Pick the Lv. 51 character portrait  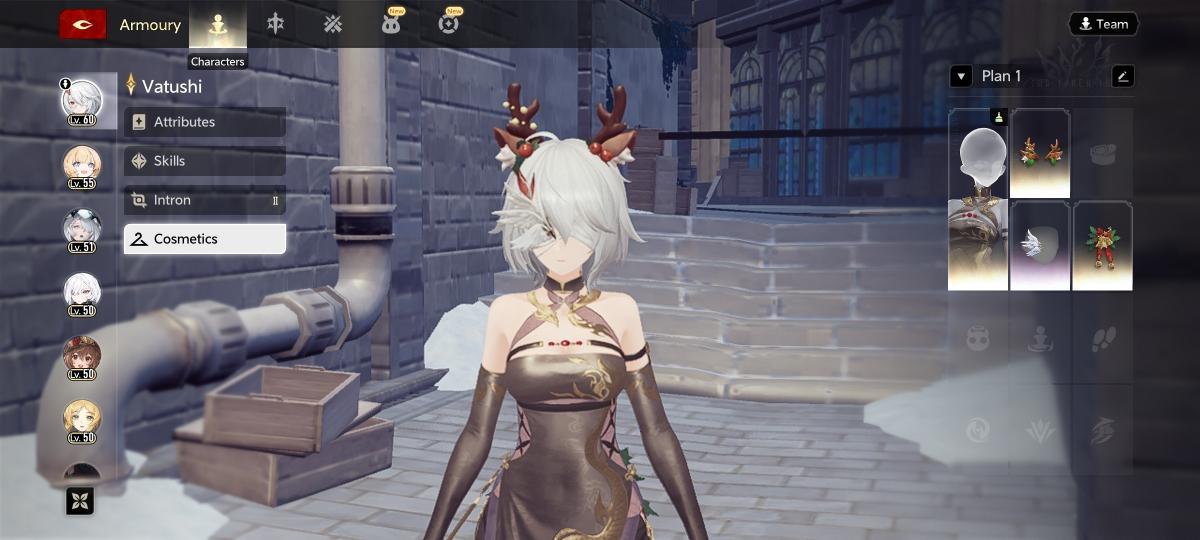click(82, 229)
